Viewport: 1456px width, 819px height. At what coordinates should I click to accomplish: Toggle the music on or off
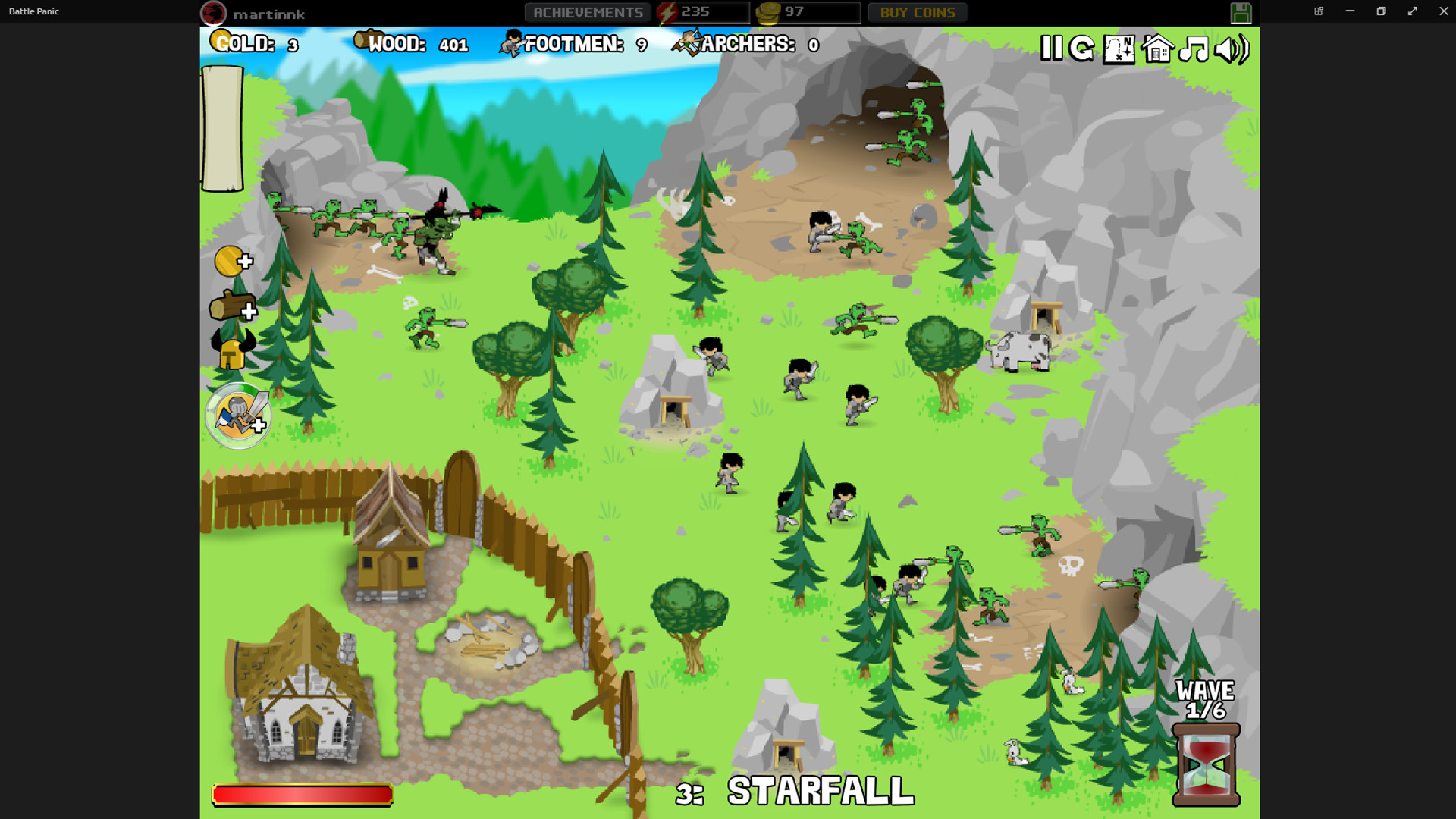click(x=1193, y=49)
